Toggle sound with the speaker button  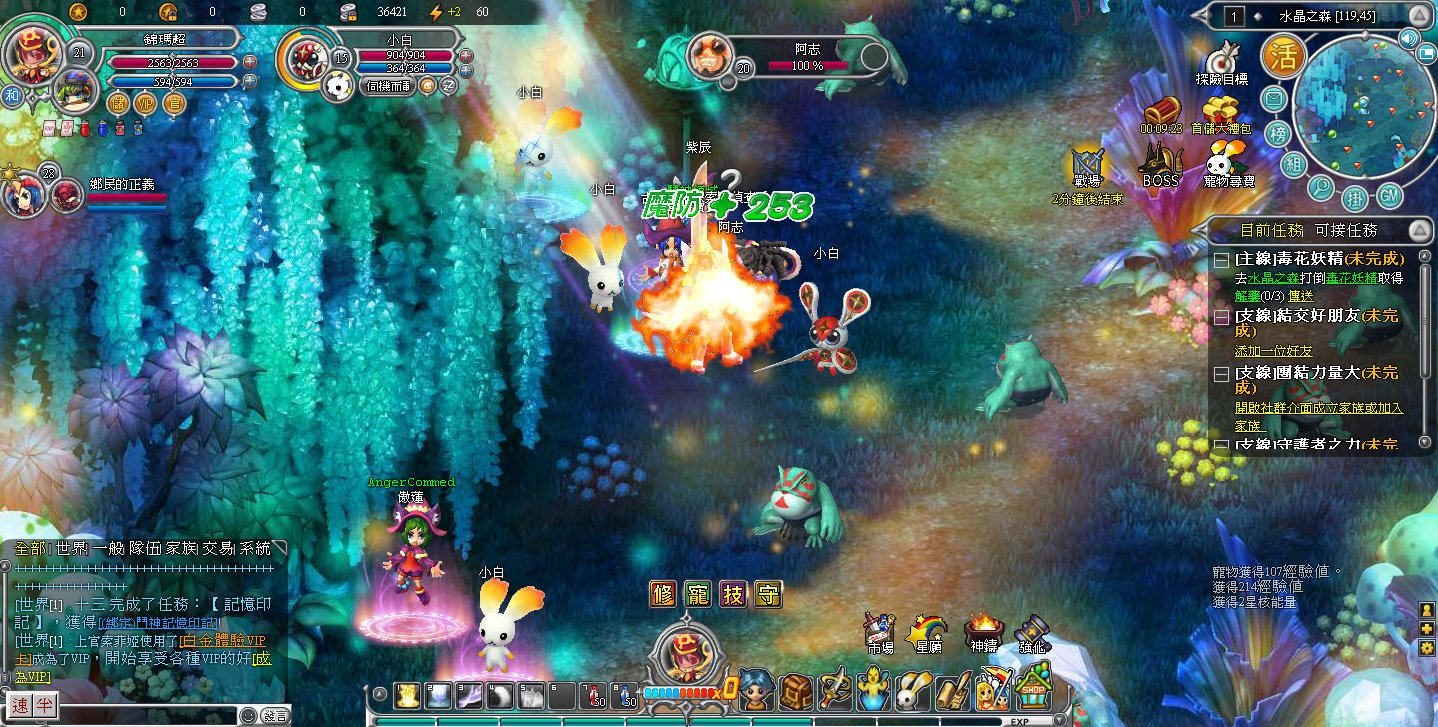1409,39
